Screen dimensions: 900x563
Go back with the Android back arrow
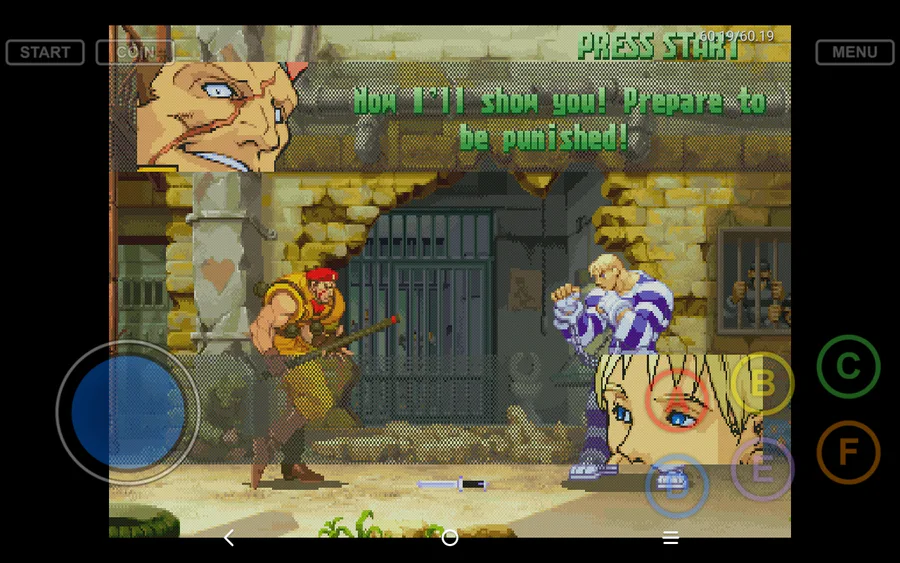[229, 538]
